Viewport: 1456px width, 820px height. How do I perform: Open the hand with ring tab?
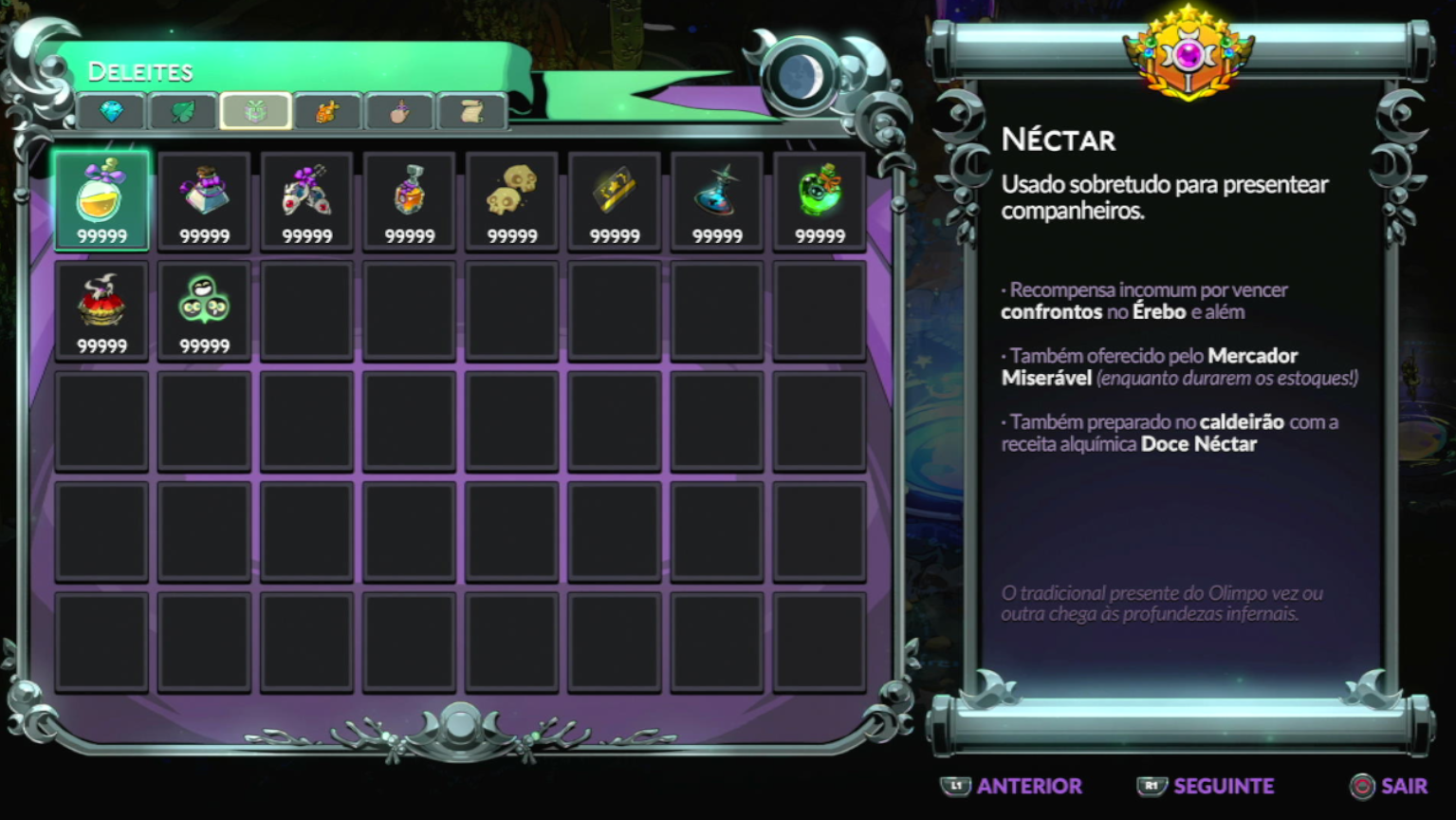[x=399, y=112]
